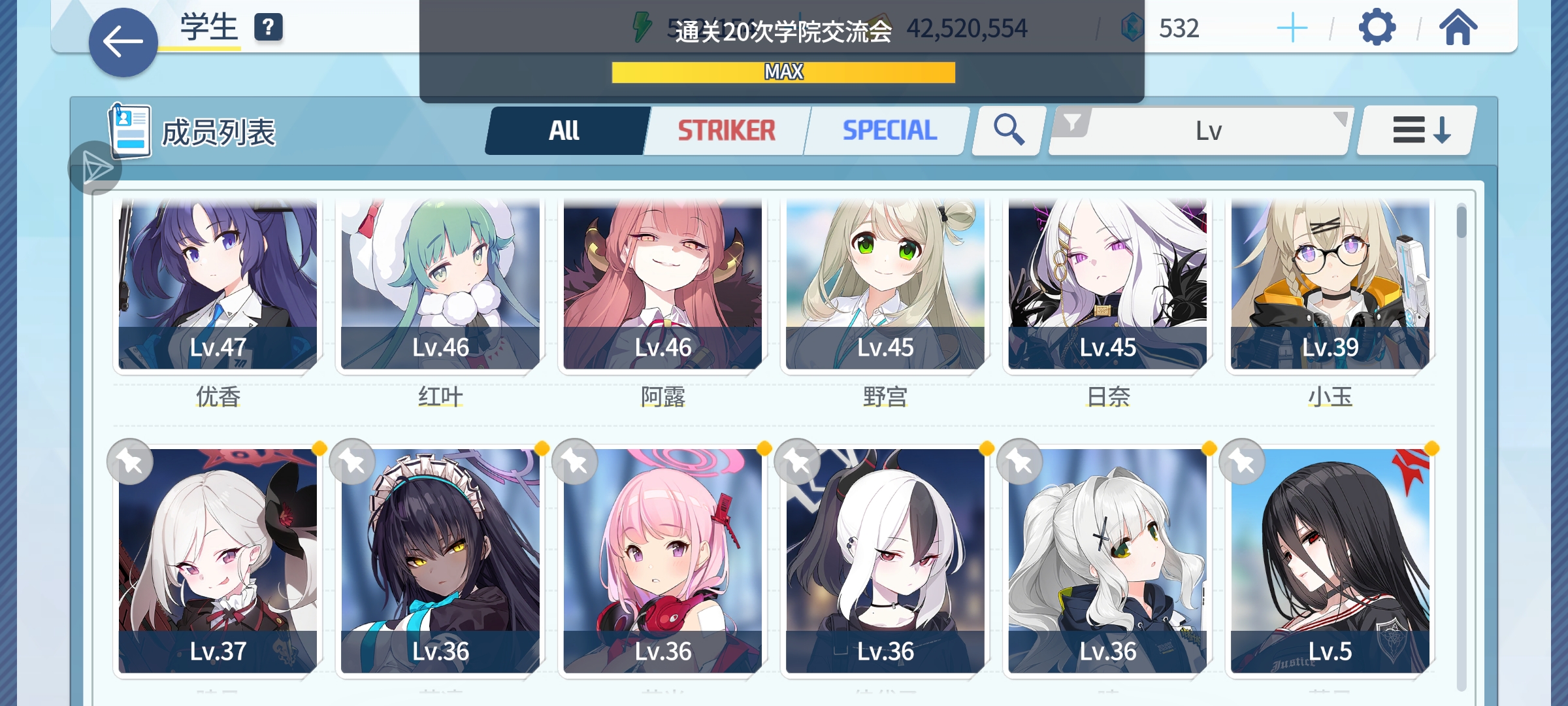Open help with the question mark icon
Image resolution: width=1568 pixels, height=706 pixels.
coord(268,27)
